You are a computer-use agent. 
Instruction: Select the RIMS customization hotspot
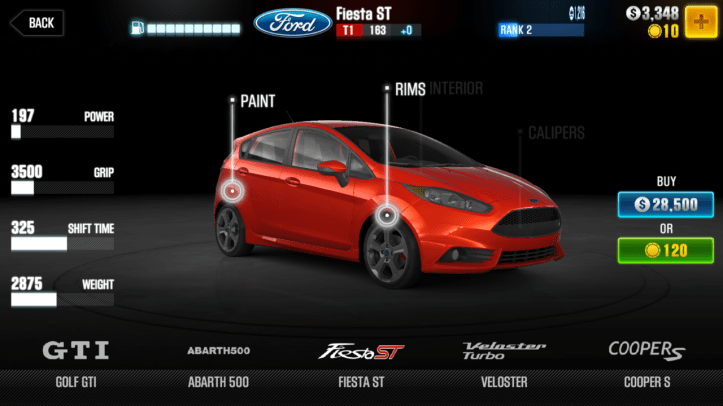click(x=387, y=215)
